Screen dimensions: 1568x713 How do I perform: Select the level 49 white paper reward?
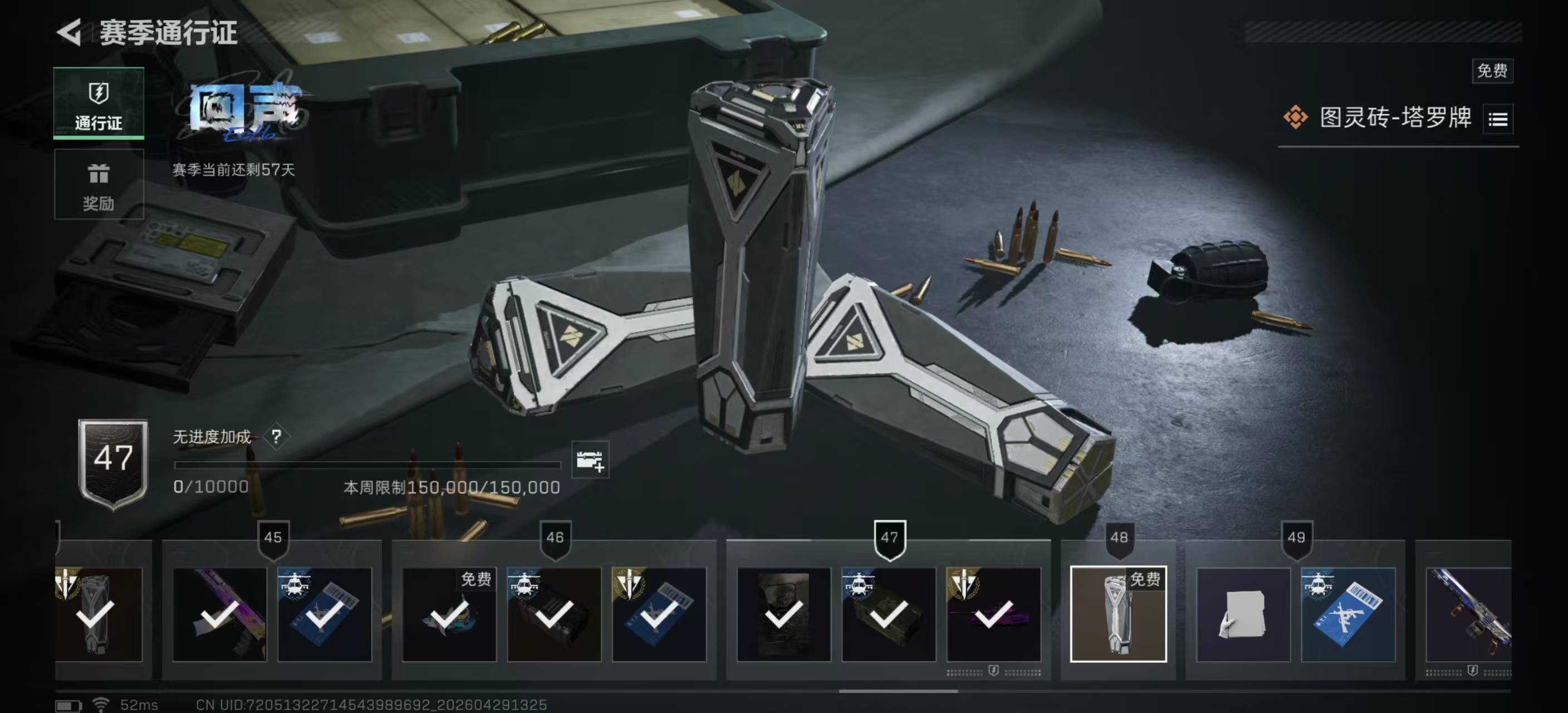1243,614
